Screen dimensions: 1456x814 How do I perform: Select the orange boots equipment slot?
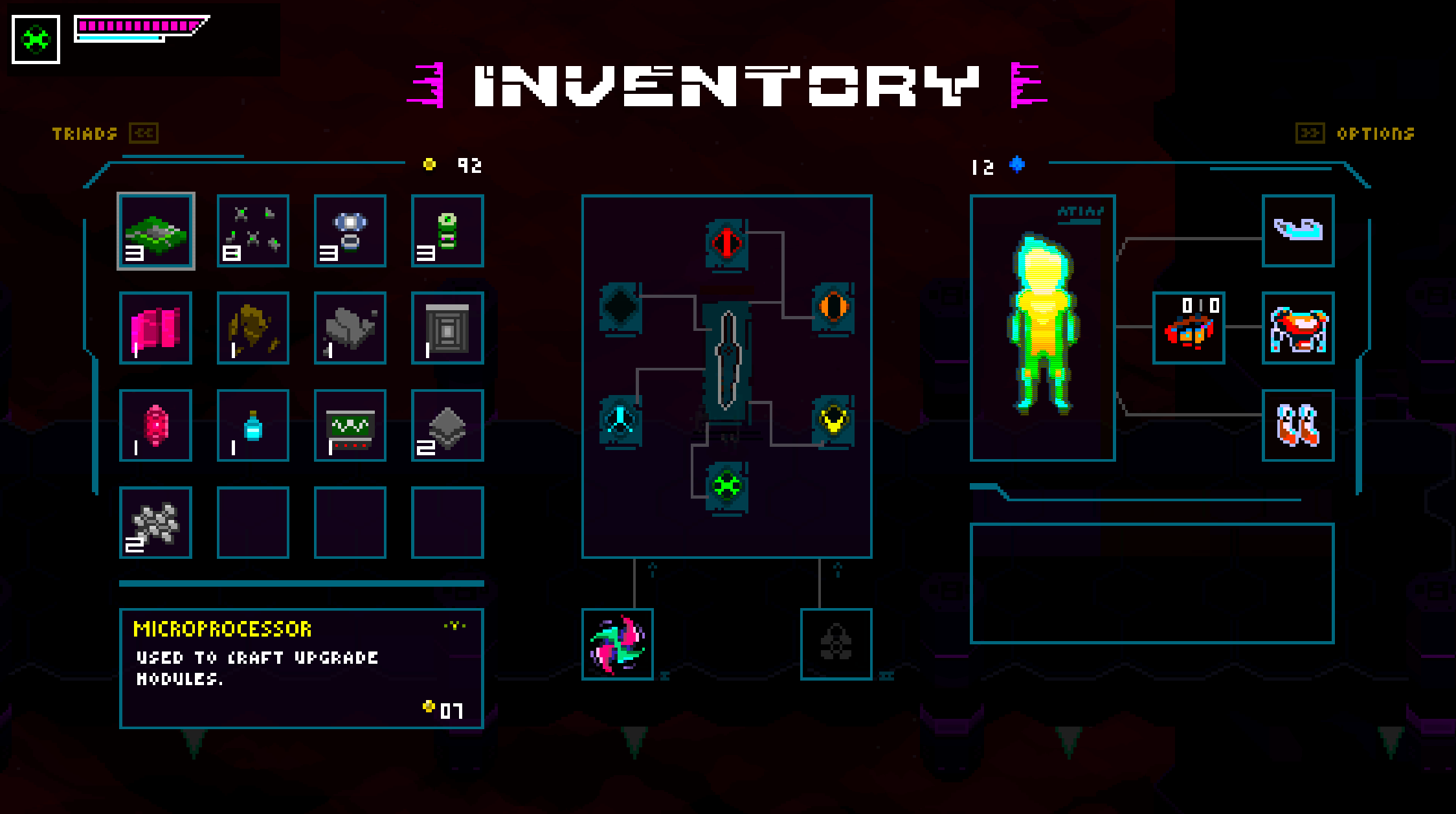(1298, 425)
